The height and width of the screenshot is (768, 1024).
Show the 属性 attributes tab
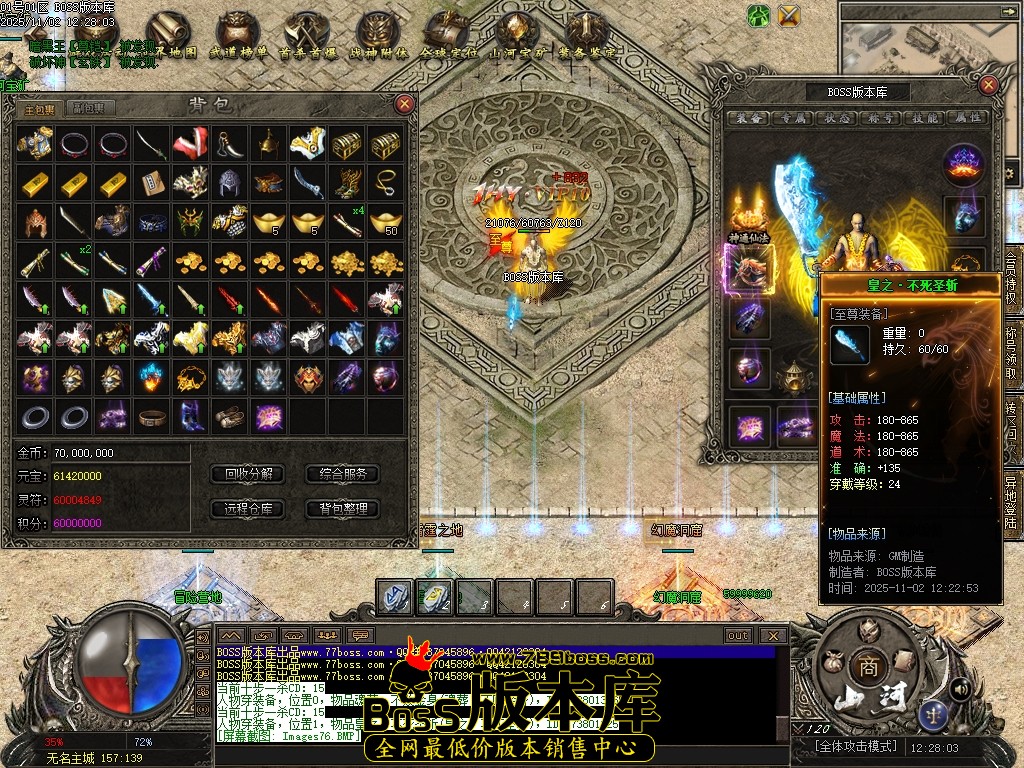pyautogui.click(x=967, y=118)
